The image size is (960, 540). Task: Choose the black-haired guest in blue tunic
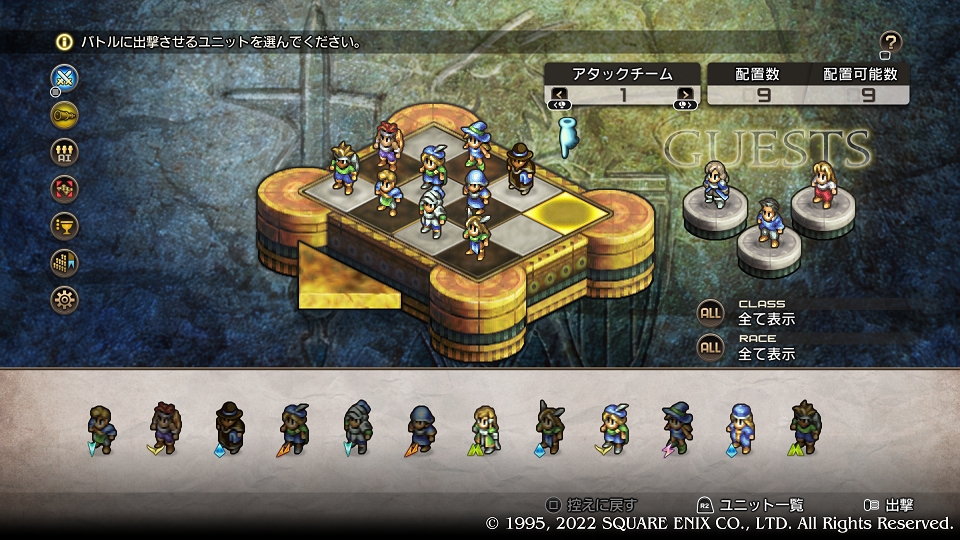768,224
